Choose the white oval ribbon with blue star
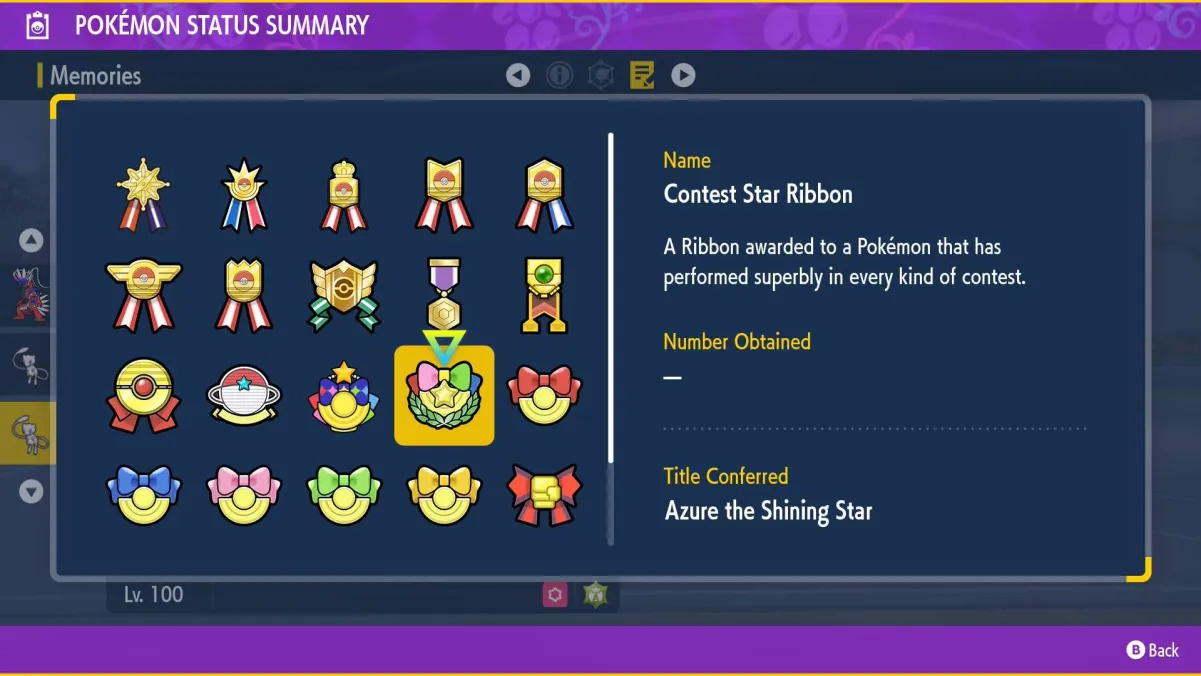 (x=244, y=396)
